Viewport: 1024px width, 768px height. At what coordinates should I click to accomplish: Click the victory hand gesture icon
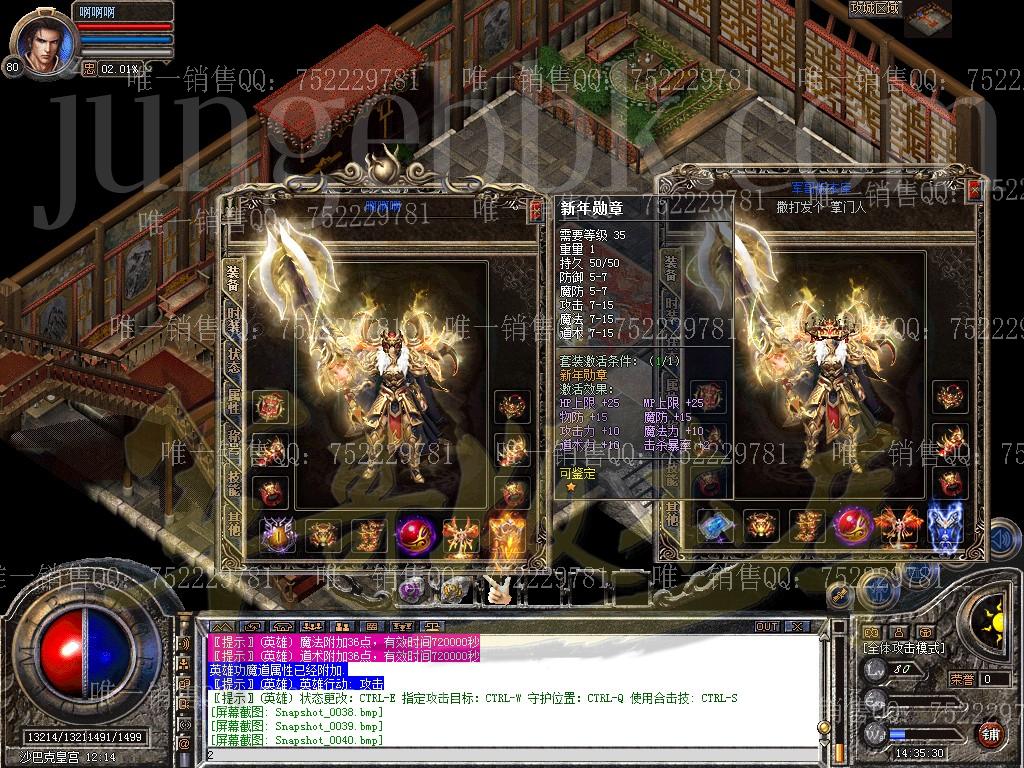click(498, 591)
